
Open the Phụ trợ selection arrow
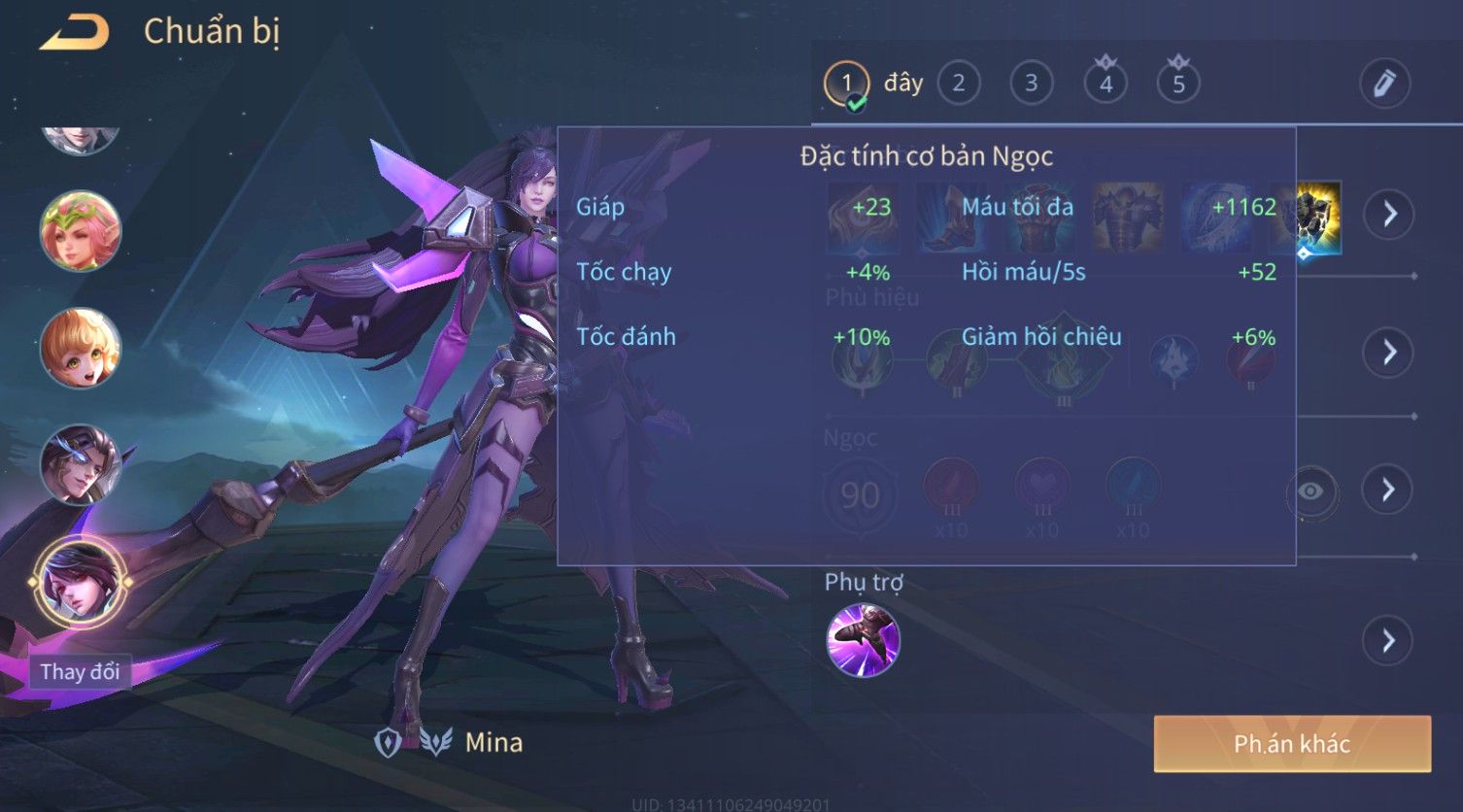pos(1388,641)
